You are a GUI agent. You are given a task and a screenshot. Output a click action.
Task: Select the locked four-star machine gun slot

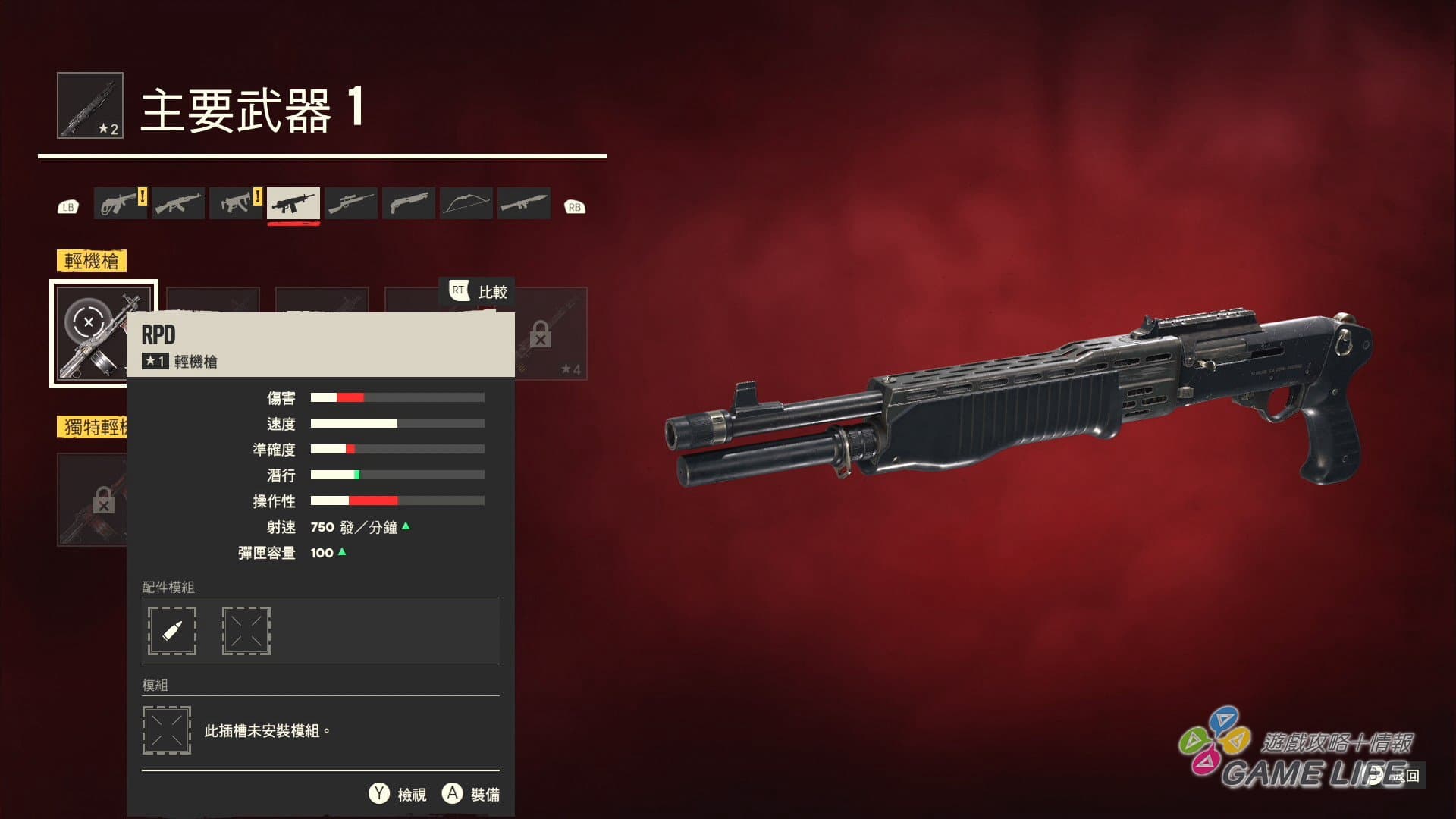[x=551, y=334]
